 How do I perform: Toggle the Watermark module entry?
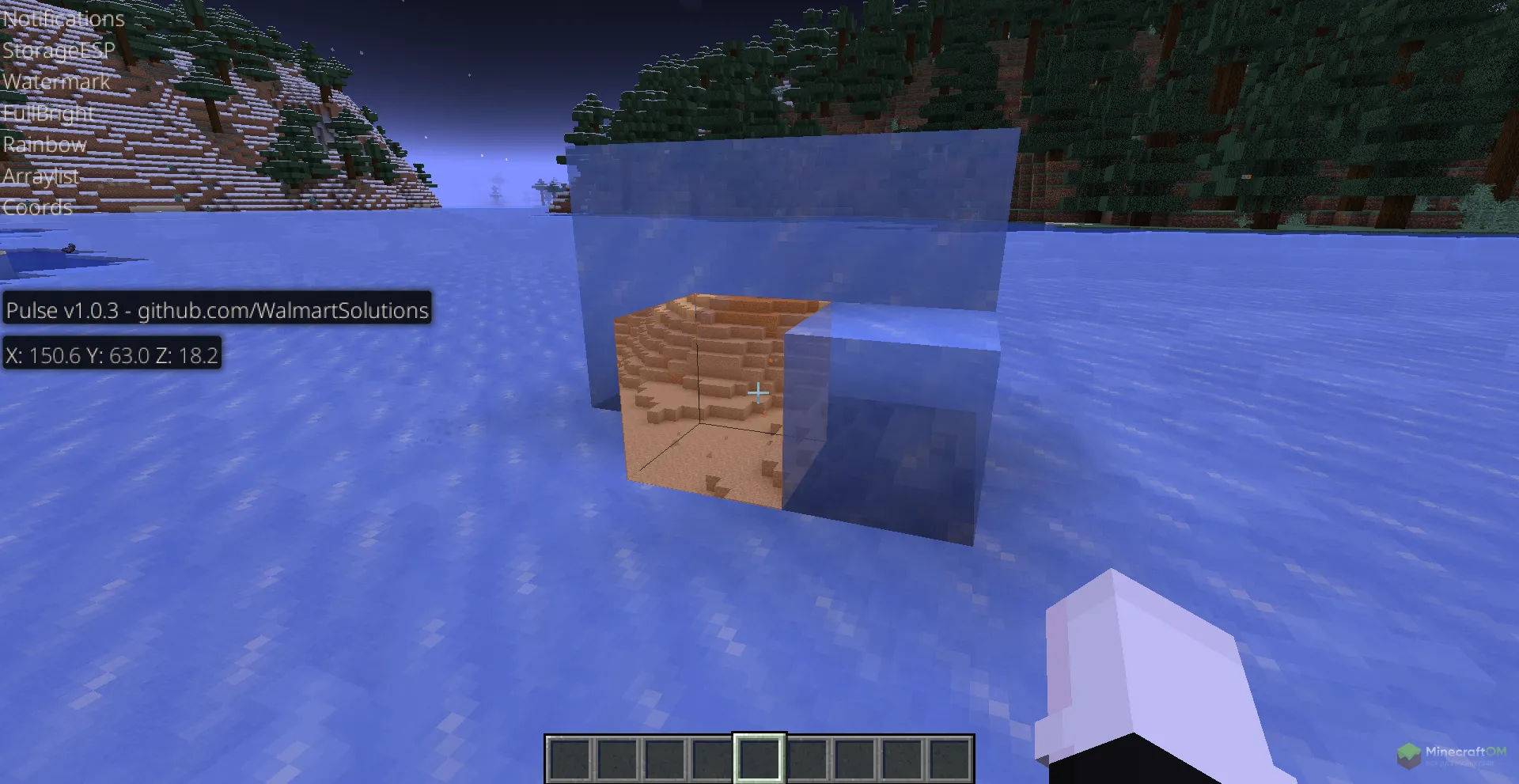pyautogui.click(x=56, y=81)
